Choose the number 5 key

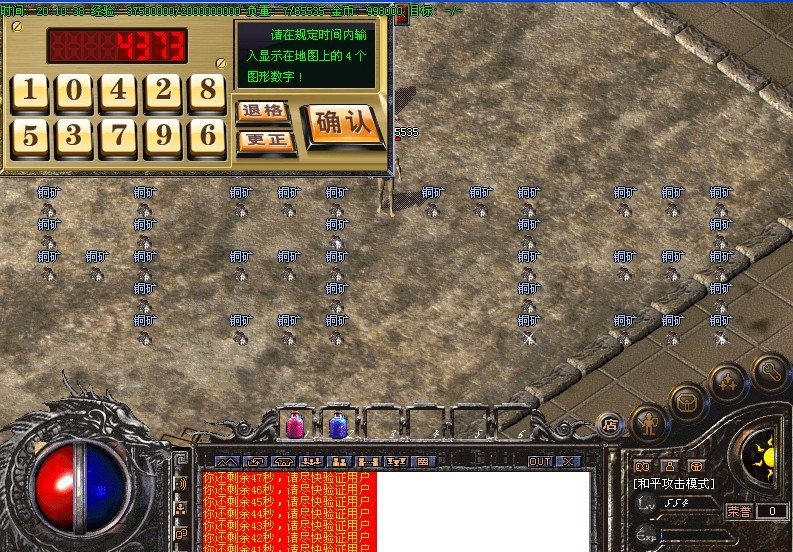(x=31, y=136)
